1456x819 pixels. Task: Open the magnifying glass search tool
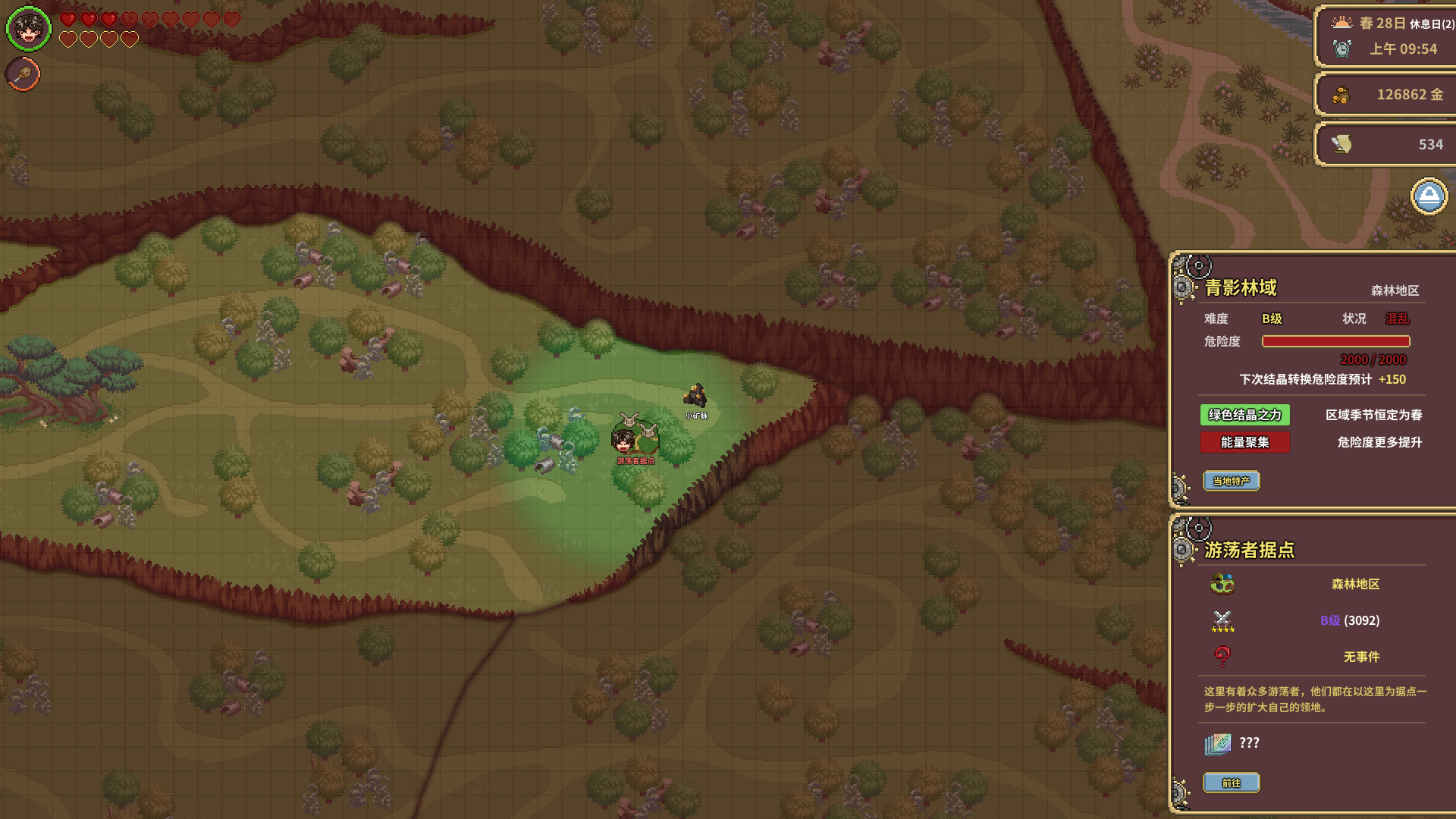(x=22, y=75)
